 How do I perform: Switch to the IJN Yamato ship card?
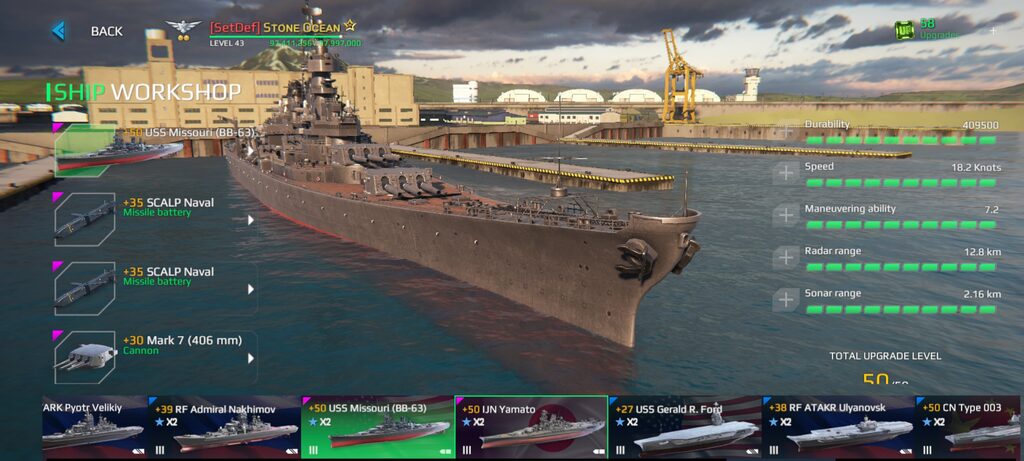(531, 427)
